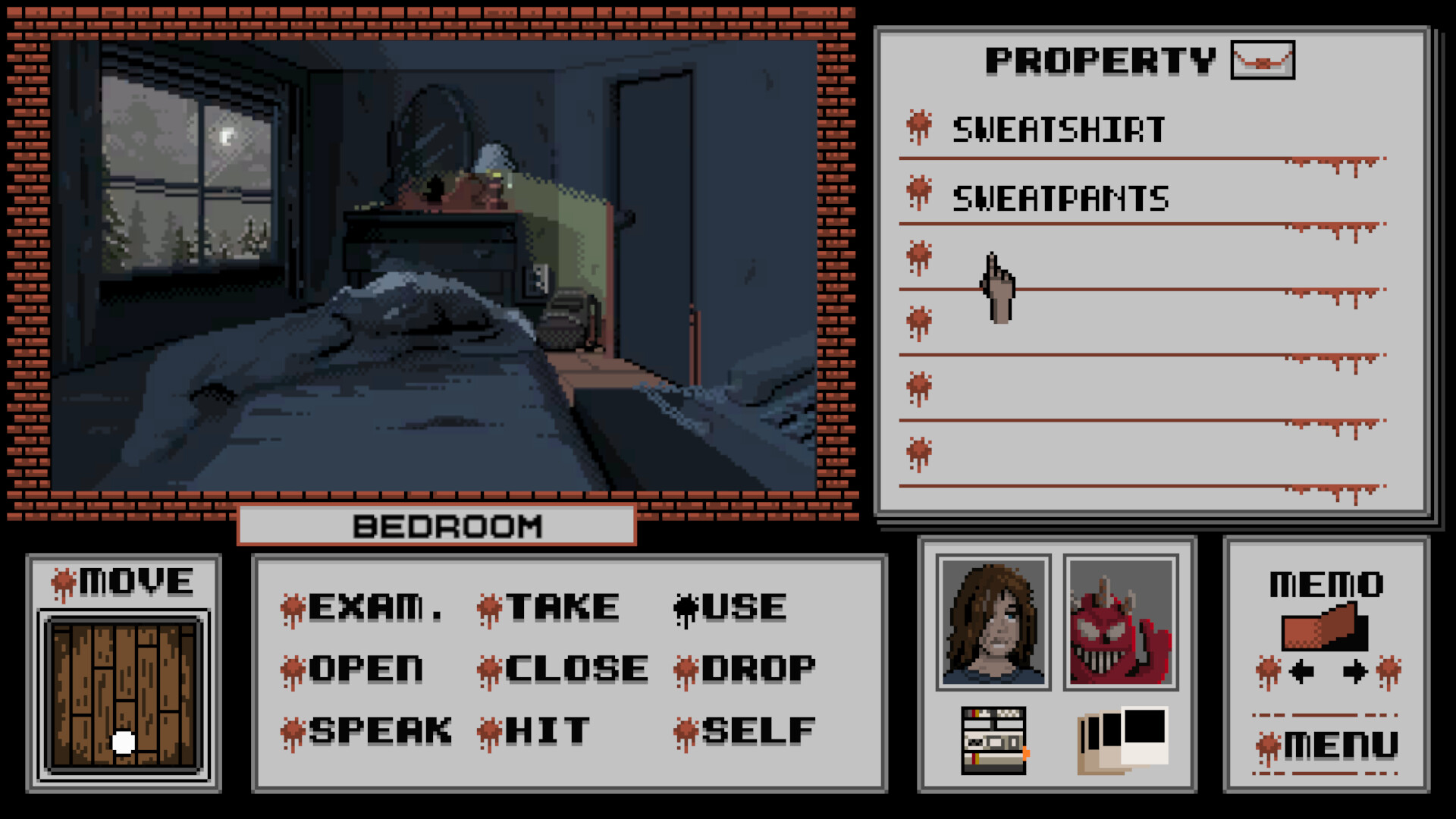Click the envelope icon beside PROPERTY
Image resolution: width=1456 pixels, height=819 pixels.
coord(1262,61)
